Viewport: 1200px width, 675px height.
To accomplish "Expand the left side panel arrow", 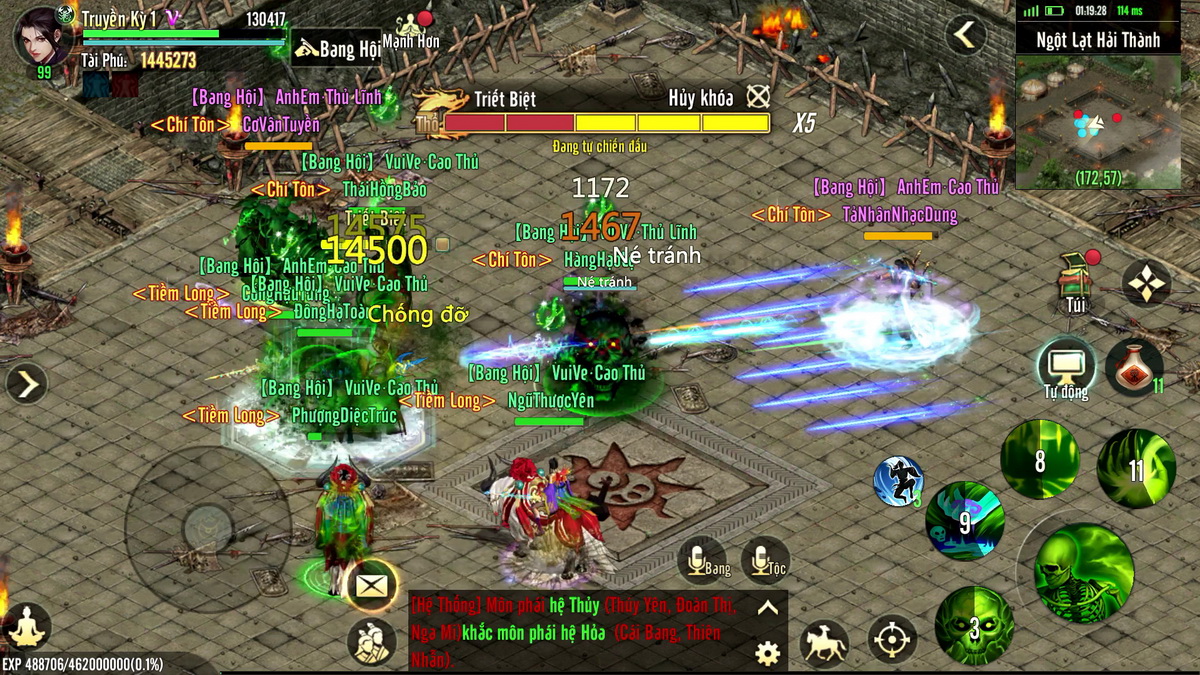I will tap(25, 382).
